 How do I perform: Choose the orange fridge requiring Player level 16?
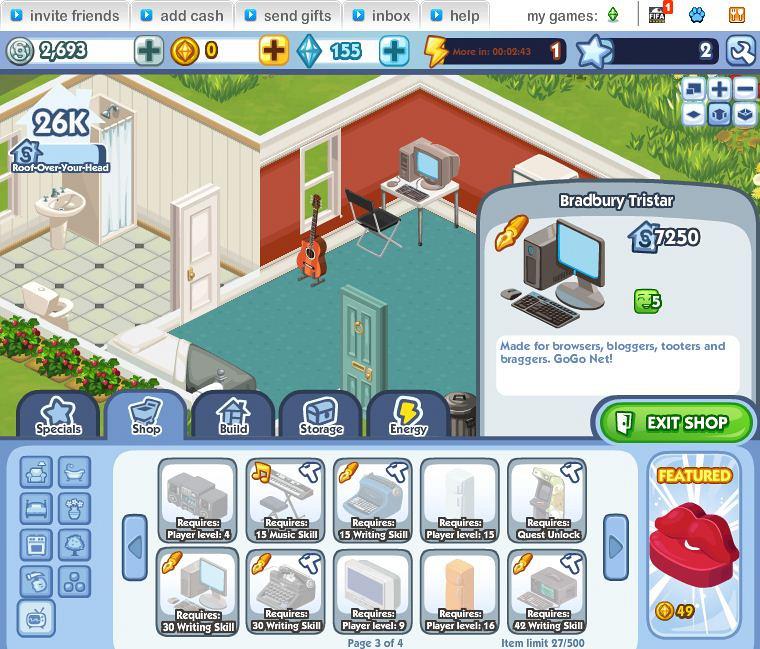pos(460,590)
